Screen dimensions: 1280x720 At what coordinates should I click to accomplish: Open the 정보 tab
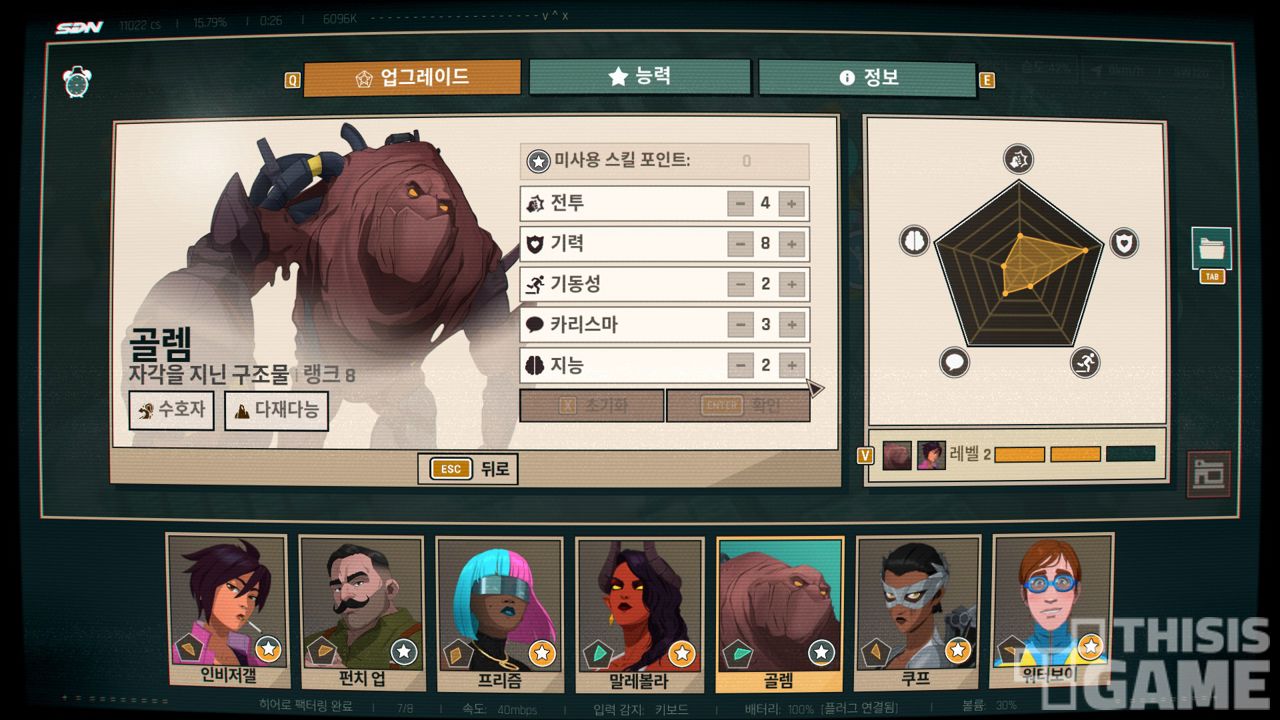click(x=866, y=78)
